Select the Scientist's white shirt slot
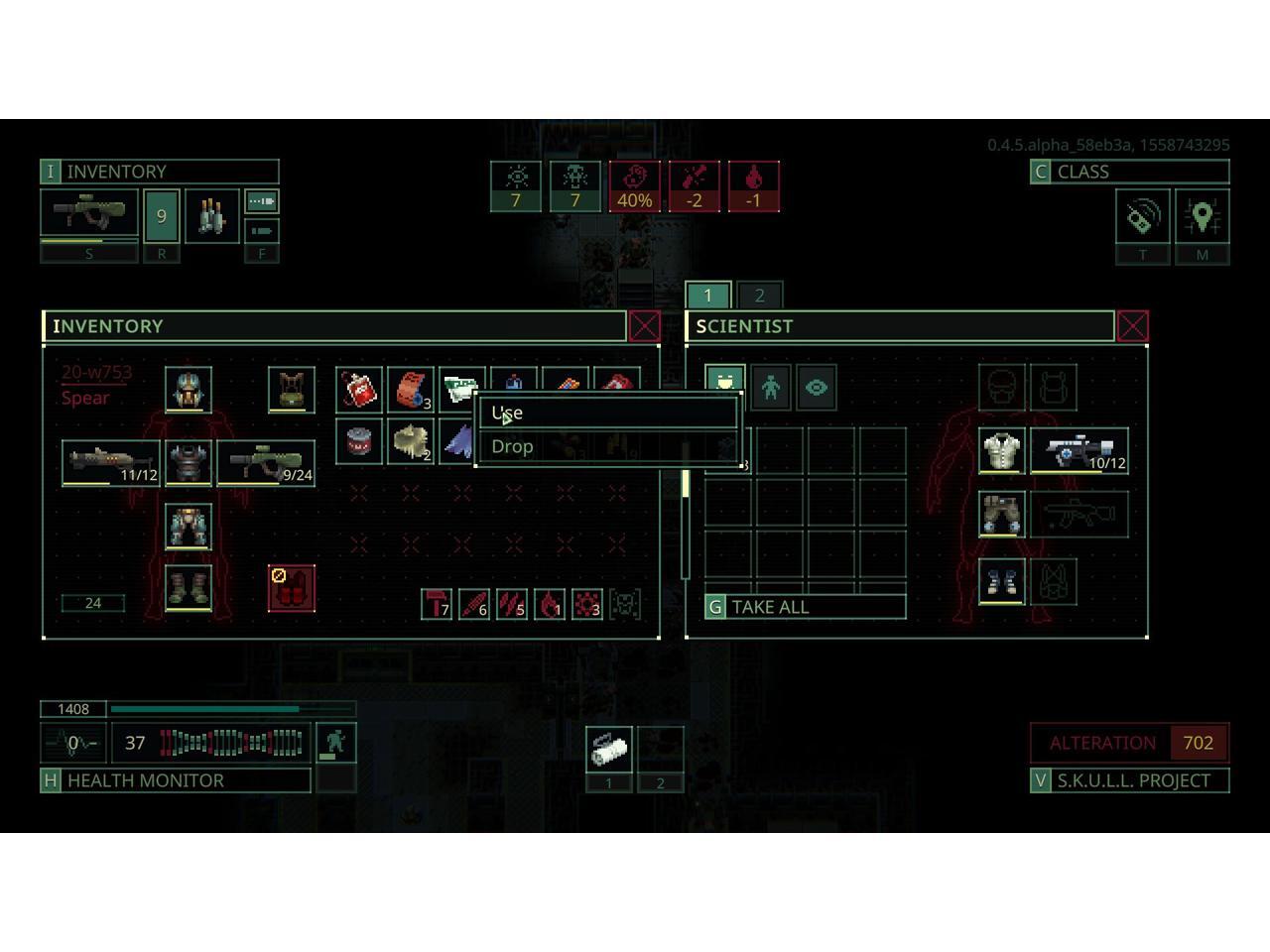Screen dimensions: 1270x952 coord(1002,451)
